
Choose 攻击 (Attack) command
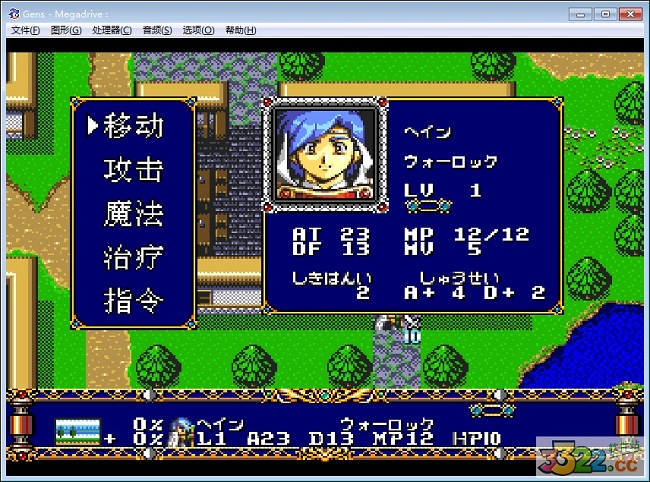point(133,170)
